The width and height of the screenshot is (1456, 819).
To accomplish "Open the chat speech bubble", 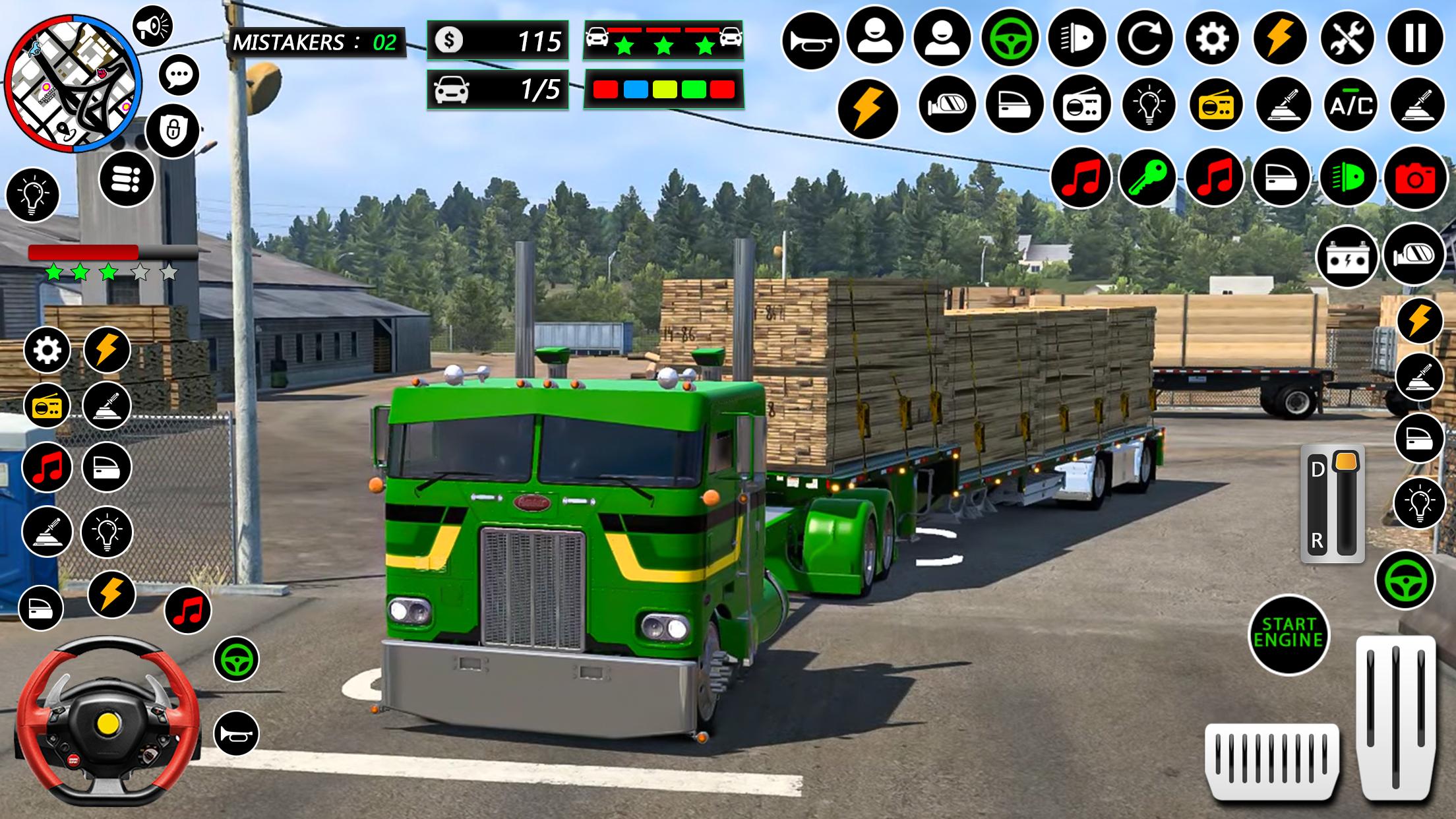I will (x=179, y=75).
